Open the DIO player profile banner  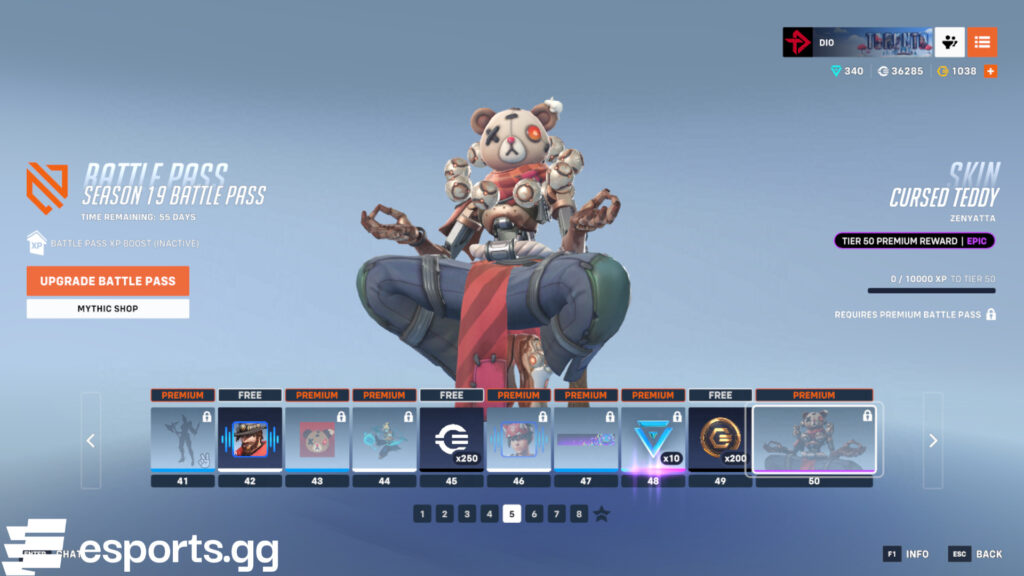point(856,42)
